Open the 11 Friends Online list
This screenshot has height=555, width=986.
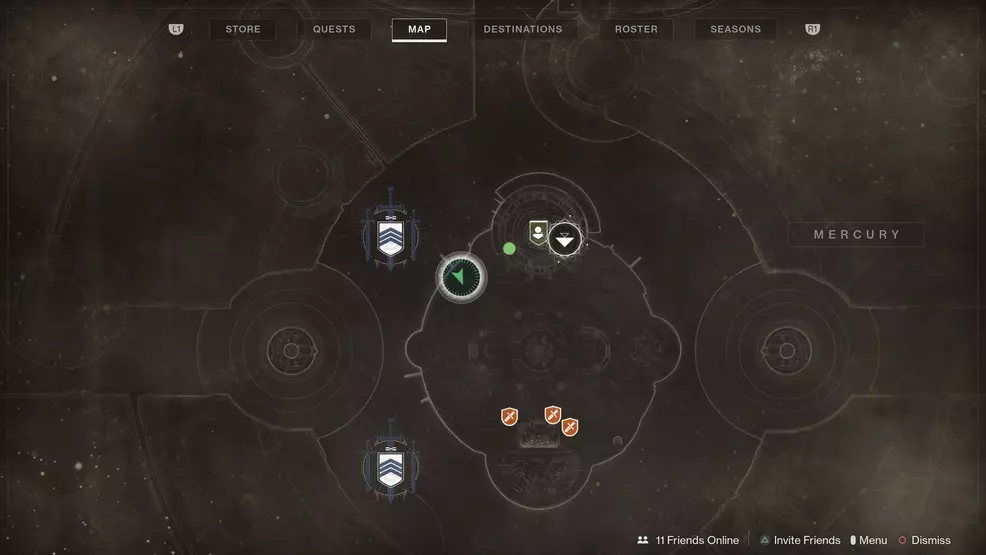click(688, 540)
